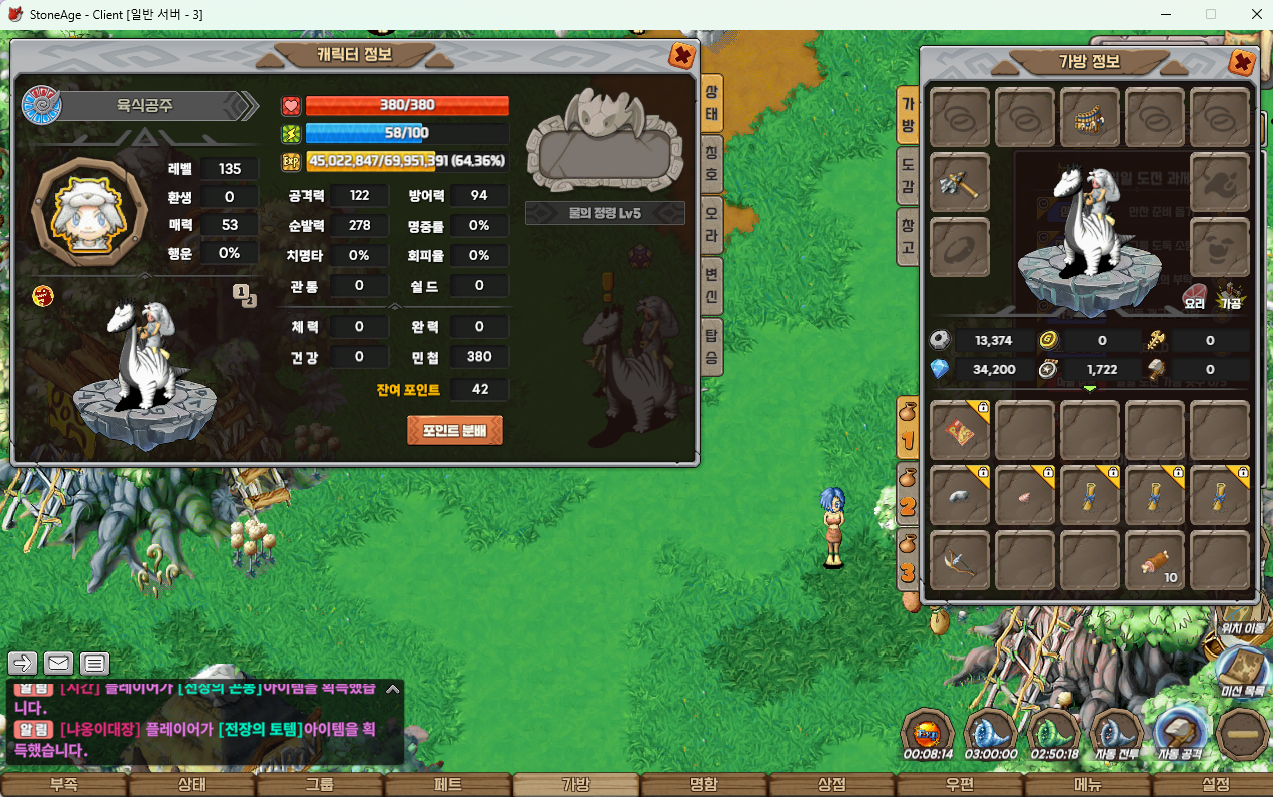1273x797 pixels.
Task: Toggle the 자동 전투 auto battle icon
Action: [x=1117, y=735]
